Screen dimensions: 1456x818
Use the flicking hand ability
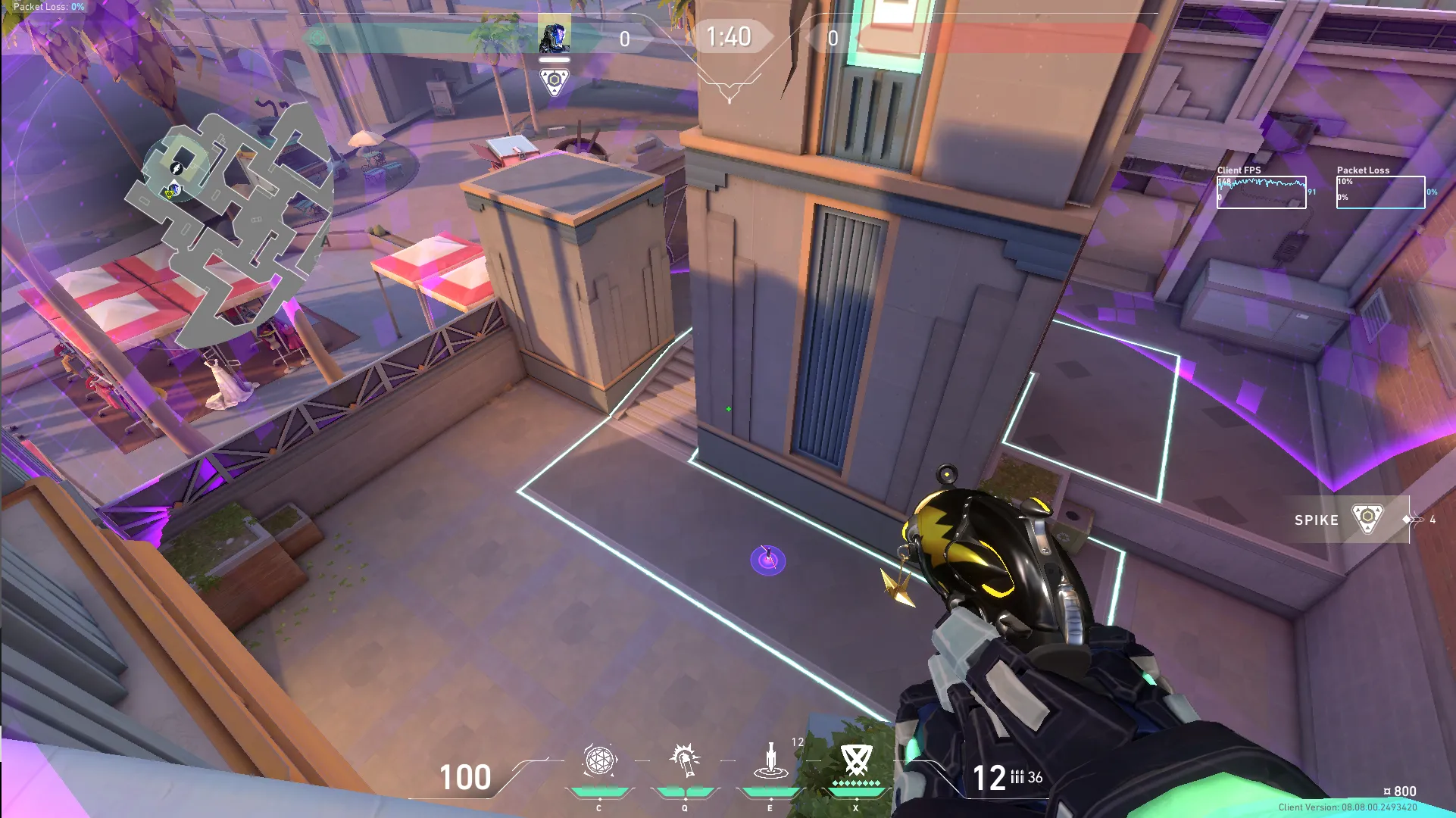[x=685, y=760]
